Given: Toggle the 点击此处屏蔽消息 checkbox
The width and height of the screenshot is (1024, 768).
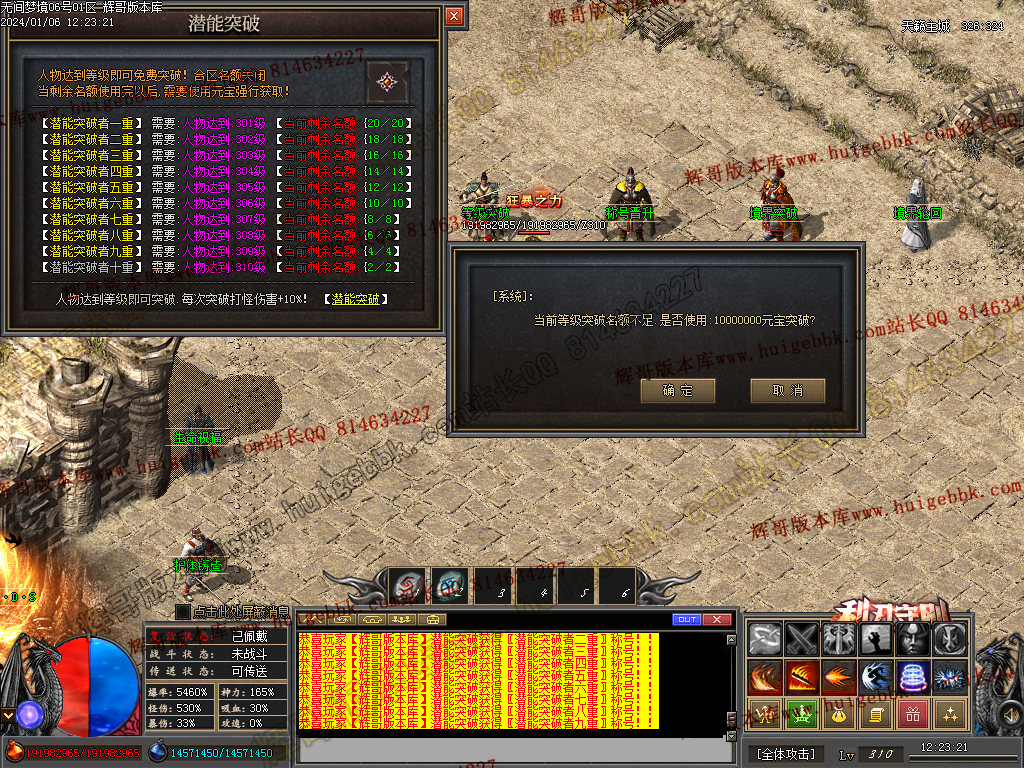Looking at the screenshot, I should 183,611.
